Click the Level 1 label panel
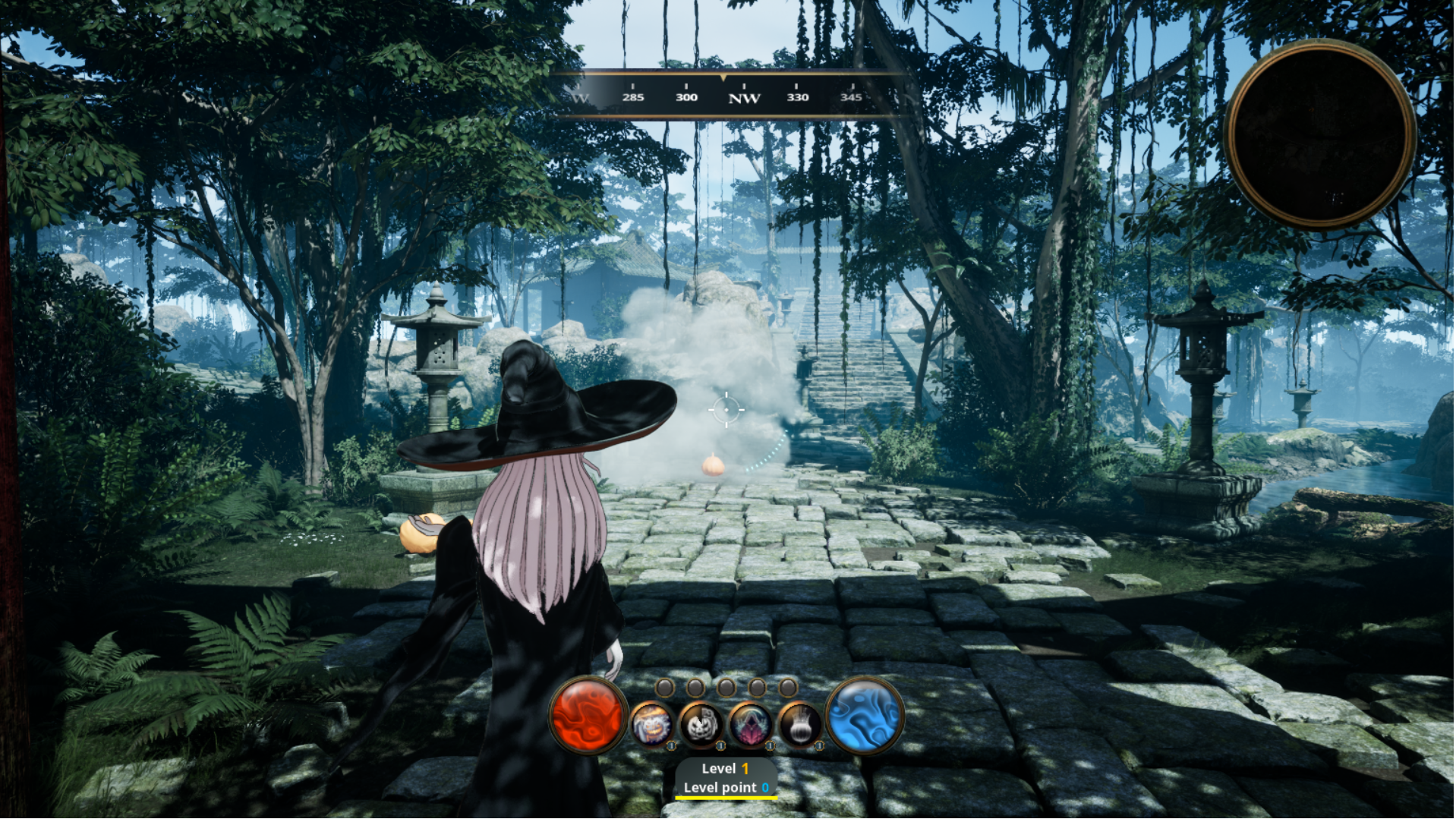Image resolution: width=1456 pixels, height=819 pixels. [x=725, y=769]
